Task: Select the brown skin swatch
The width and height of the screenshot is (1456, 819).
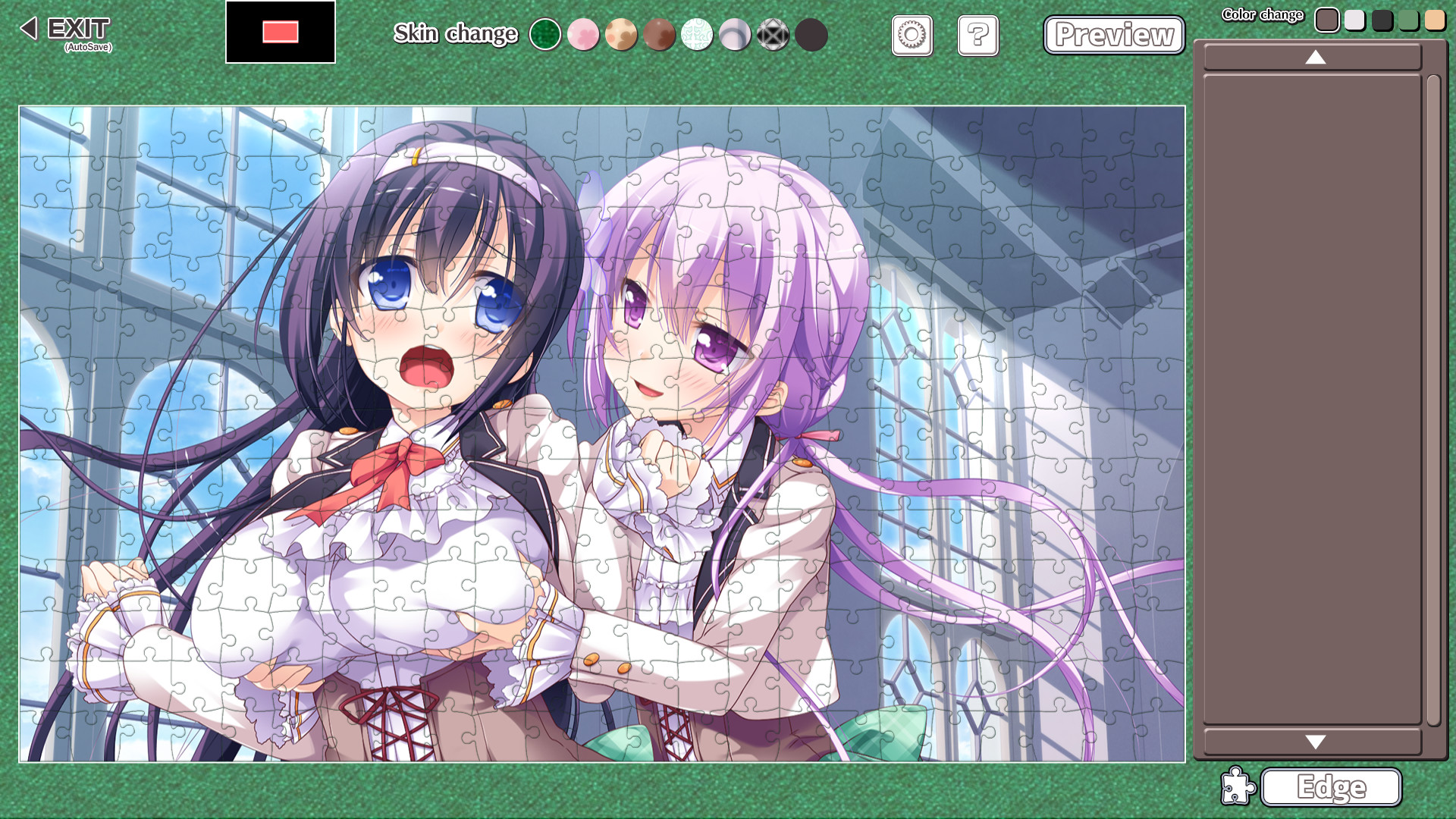Action: (659, 35)
